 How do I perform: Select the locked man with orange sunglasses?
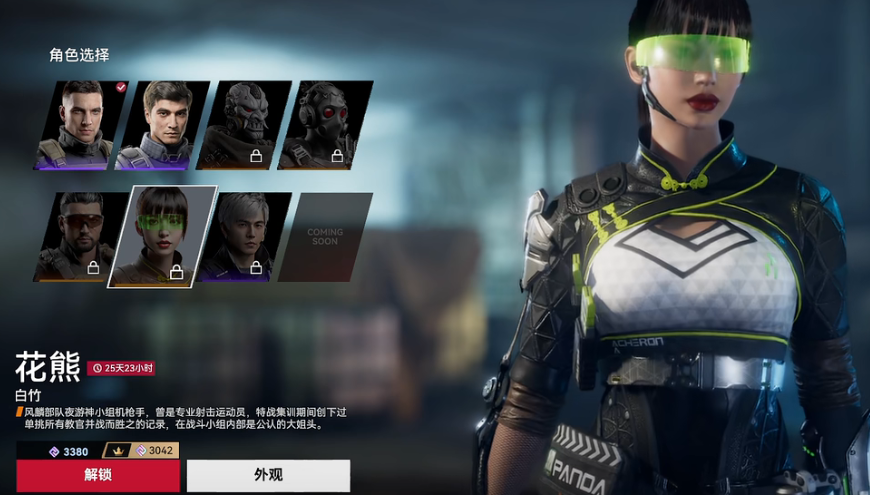click(80, 237)
